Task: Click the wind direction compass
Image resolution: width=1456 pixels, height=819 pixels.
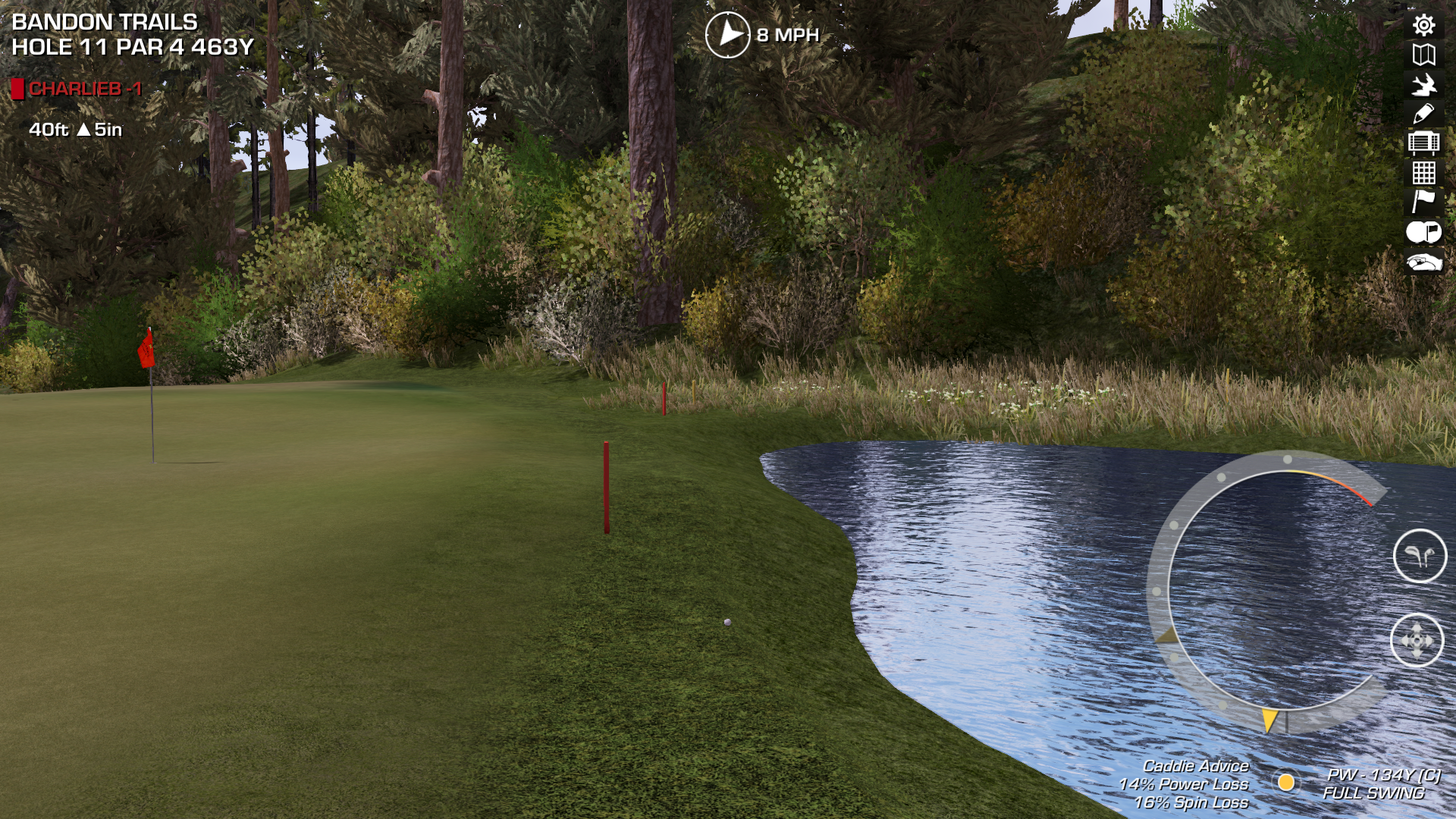Action: click(x=727, y=34)
